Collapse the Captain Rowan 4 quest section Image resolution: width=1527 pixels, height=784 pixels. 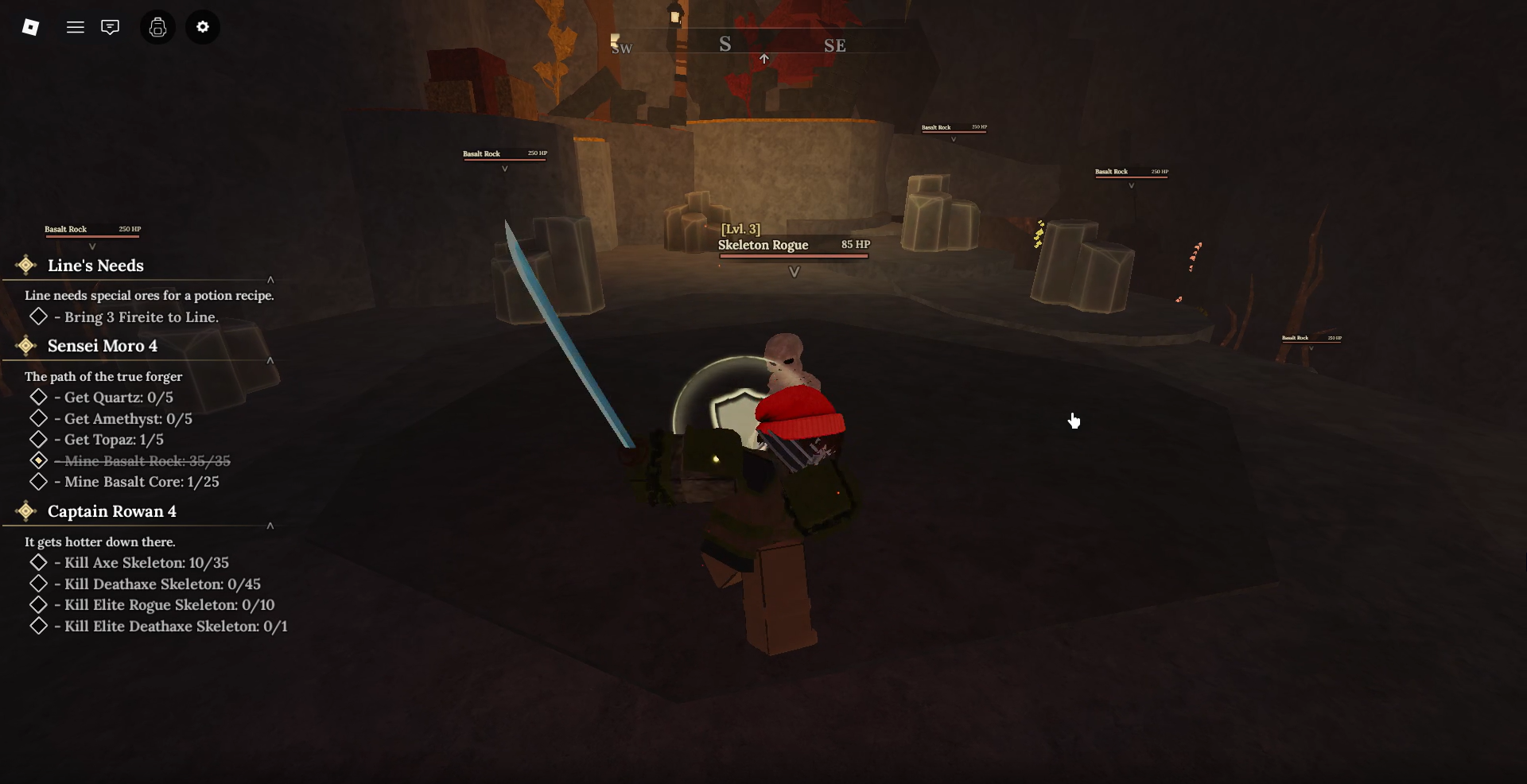[x=270, y=526]
